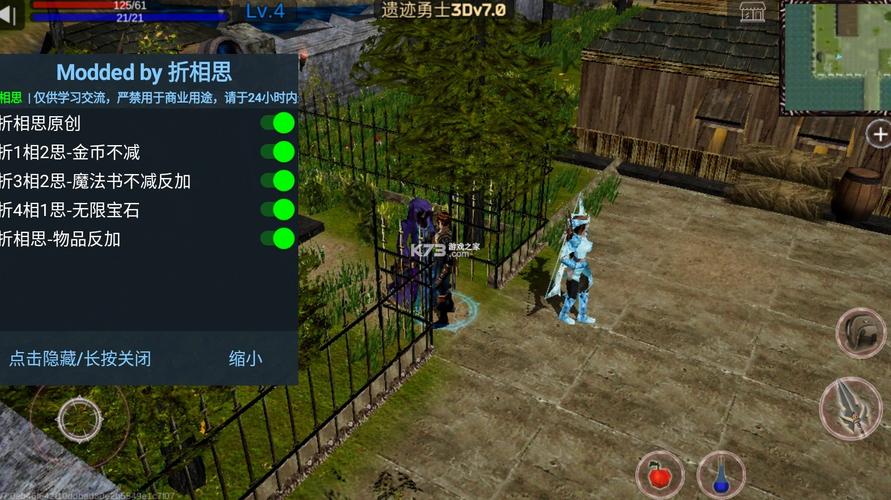The image size is (891, 500).
Task: Open the minimap
Action: point(835,55)
